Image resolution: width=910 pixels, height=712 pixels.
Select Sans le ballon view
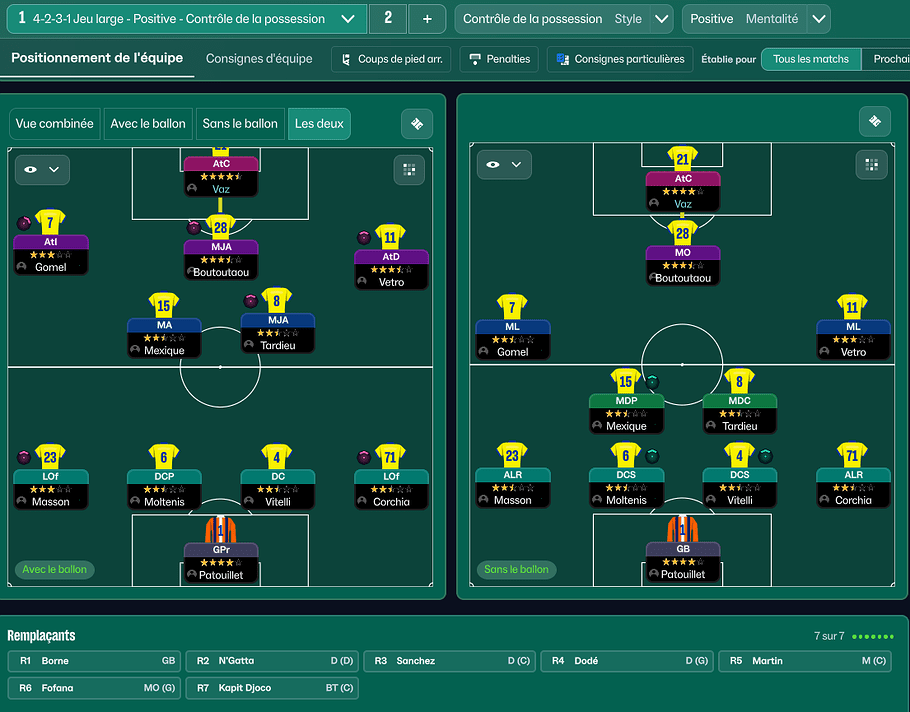click(240, 124)
